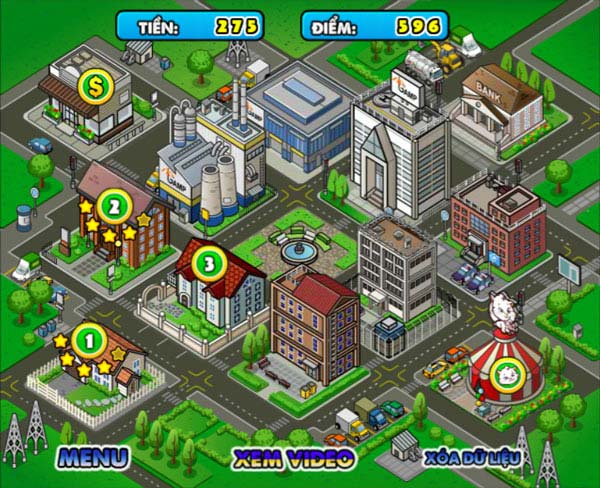Select the level 1 house marker

[89, 341]
